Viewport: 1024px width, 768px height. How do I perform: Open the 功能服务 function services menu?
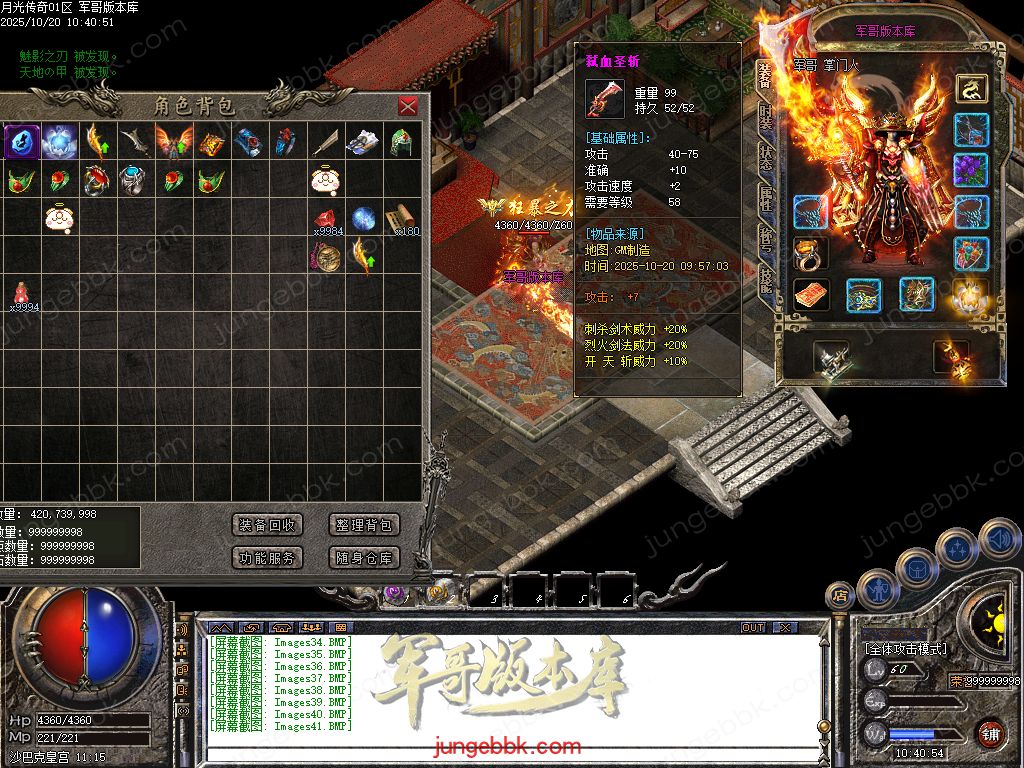267,558
